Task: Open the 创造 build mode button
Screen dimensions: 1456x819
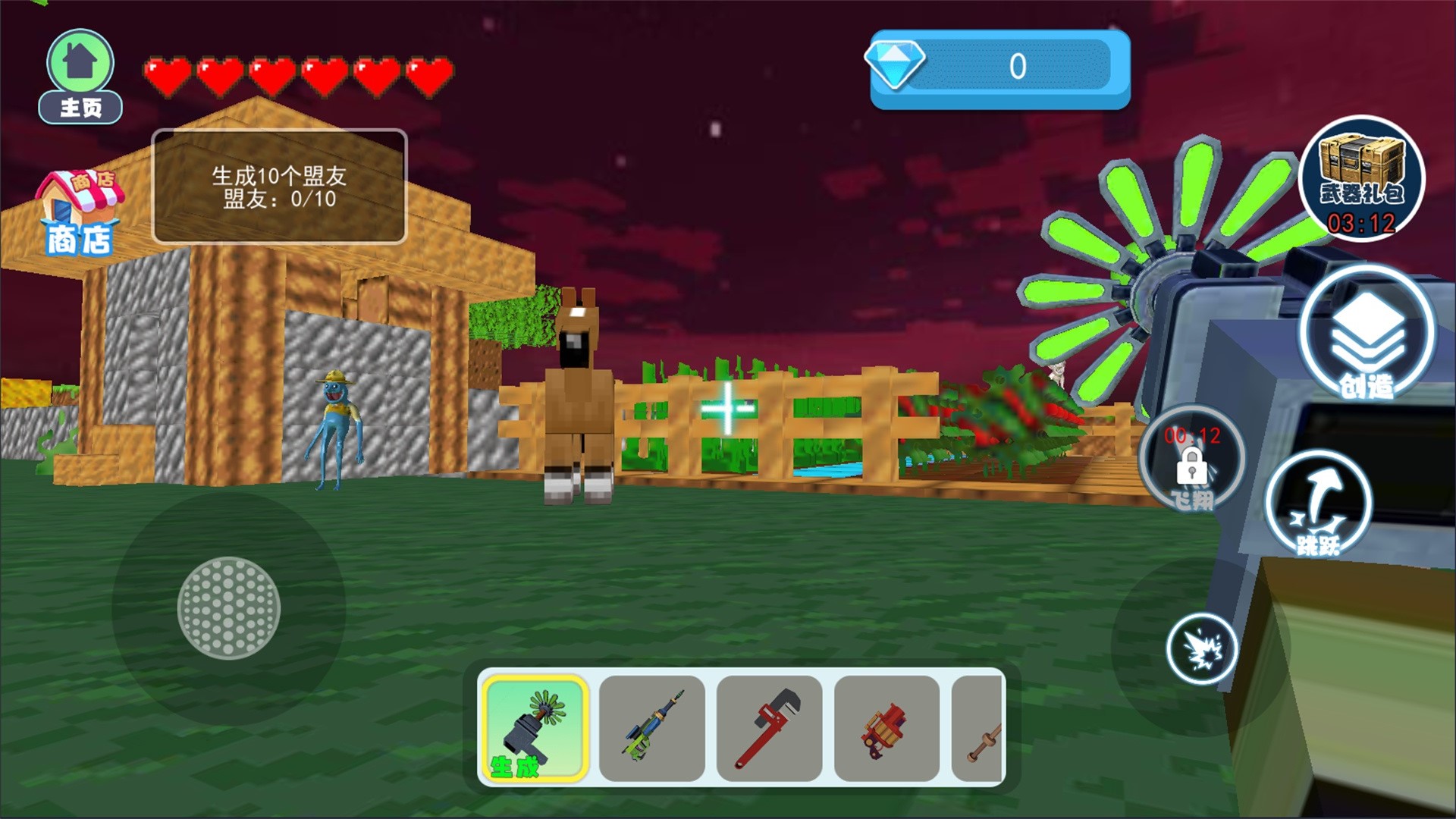Action: click(x=1367, y=335)
